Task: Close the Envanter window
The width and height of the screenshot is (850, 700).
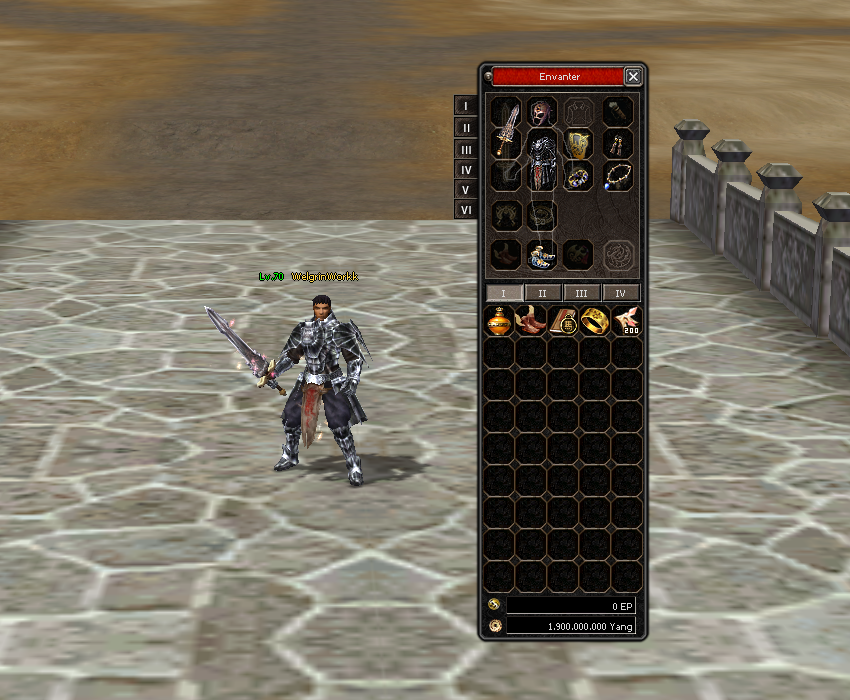Action: tap(633, 76)
